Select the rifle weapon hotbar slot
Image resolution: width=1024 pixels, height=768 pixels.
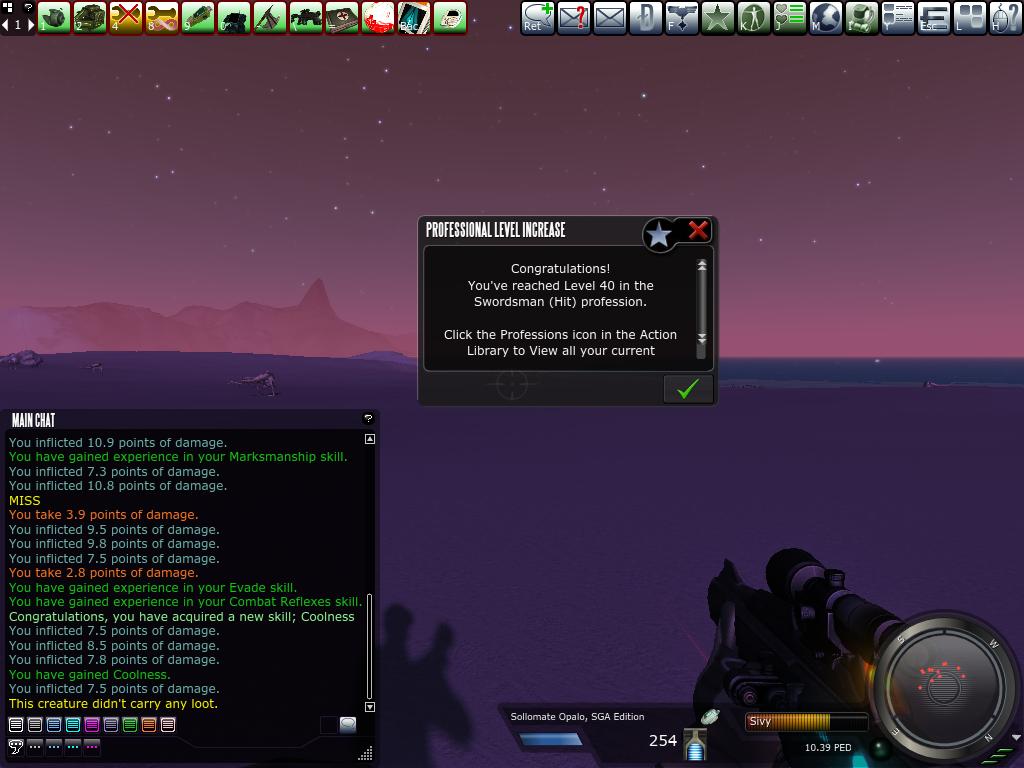pyautogui.click(x=306, y=17)
